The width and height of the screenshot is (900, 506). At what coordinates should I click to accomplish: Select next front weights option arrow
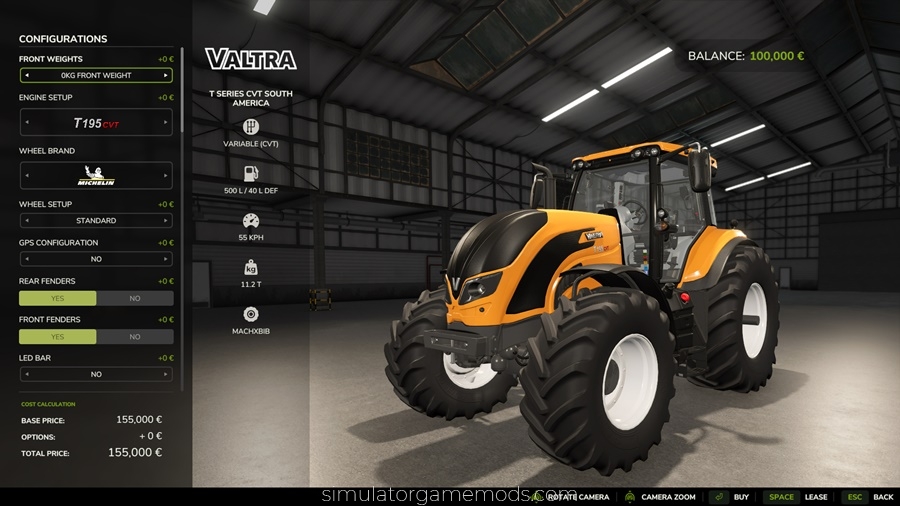166,75
